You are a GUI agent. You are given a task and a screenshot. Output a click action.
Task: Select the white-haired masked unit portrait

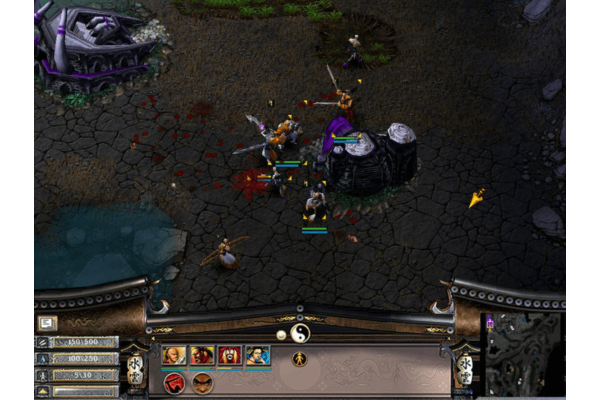tap(230, 355)
